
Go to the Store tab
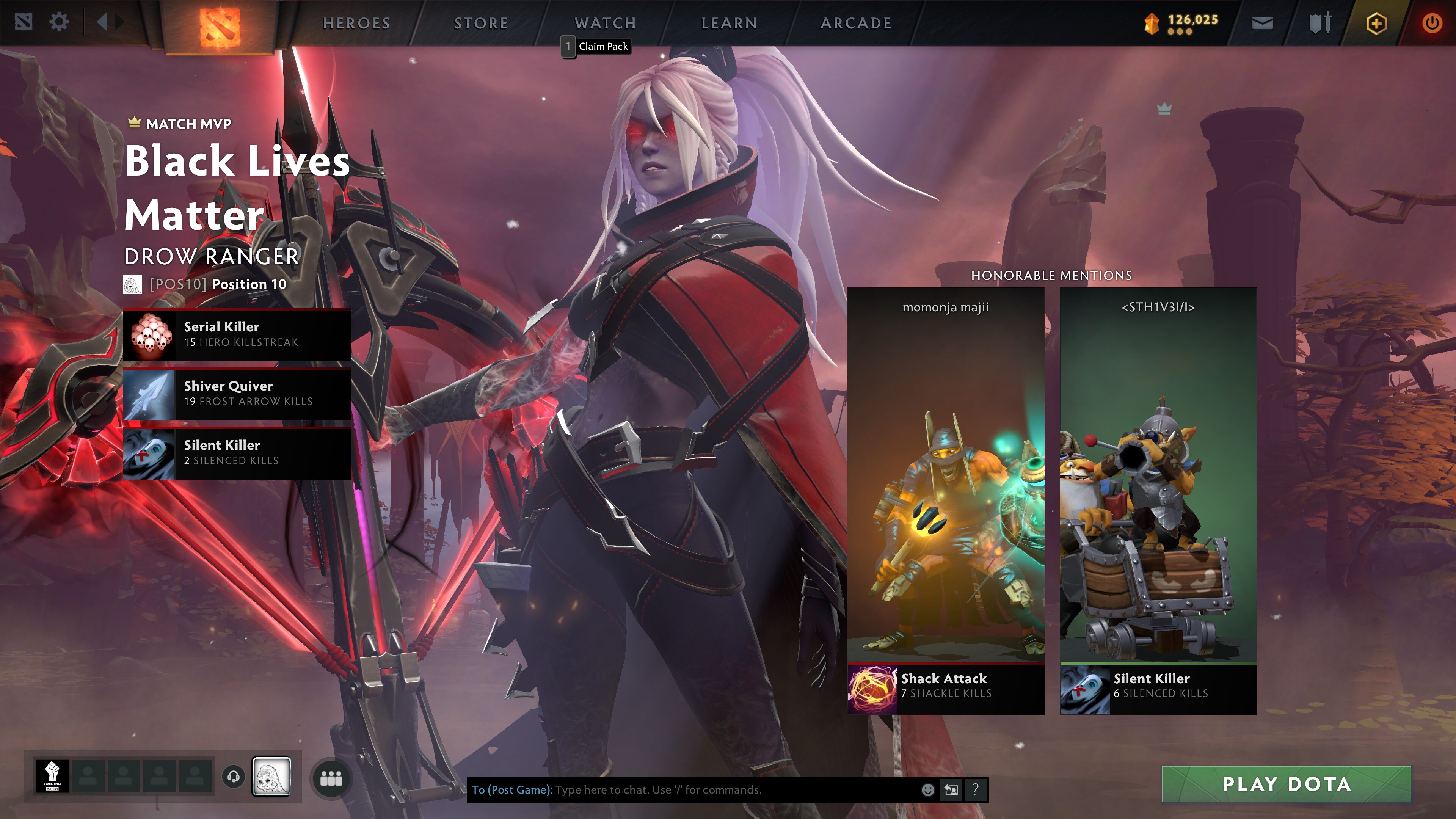[481, 23]
